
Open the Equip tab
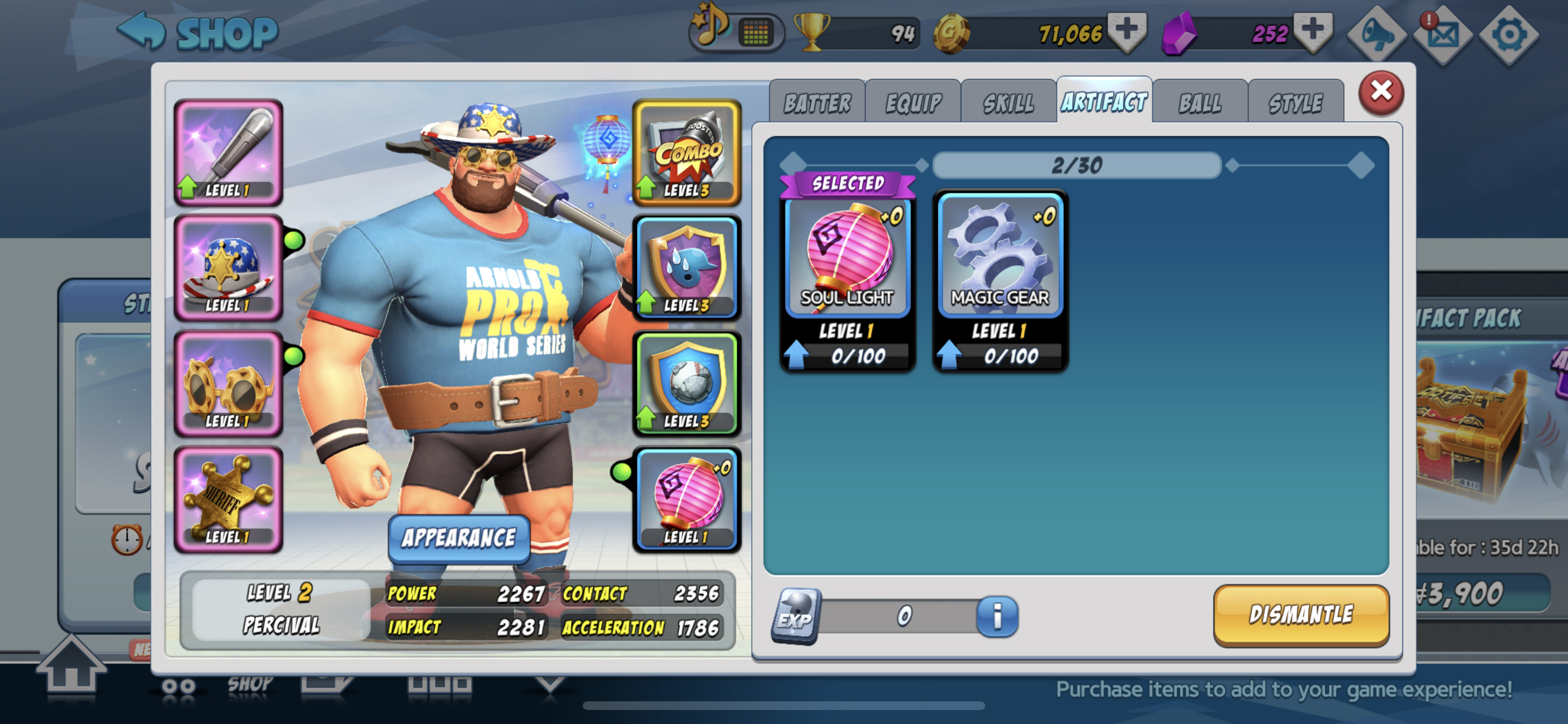912,103
